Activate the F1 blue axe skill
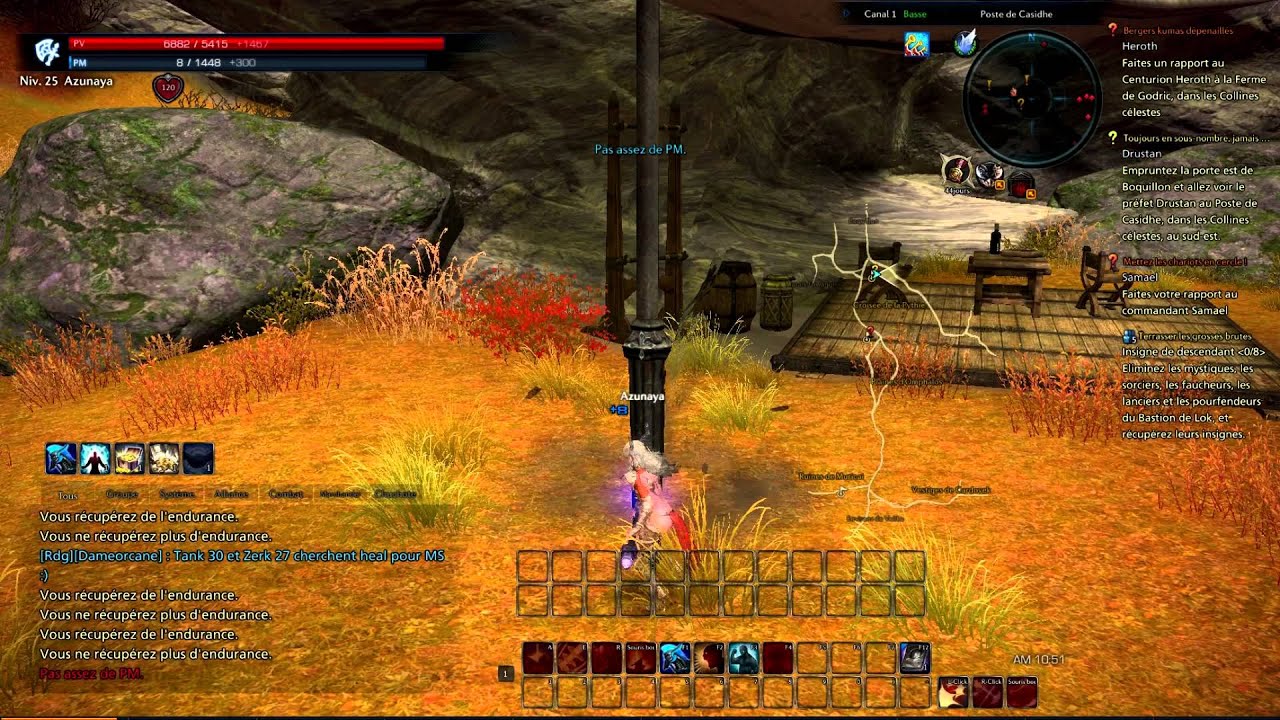The height and width of the screenshot is (720, 1280). [x=675, y=657]
